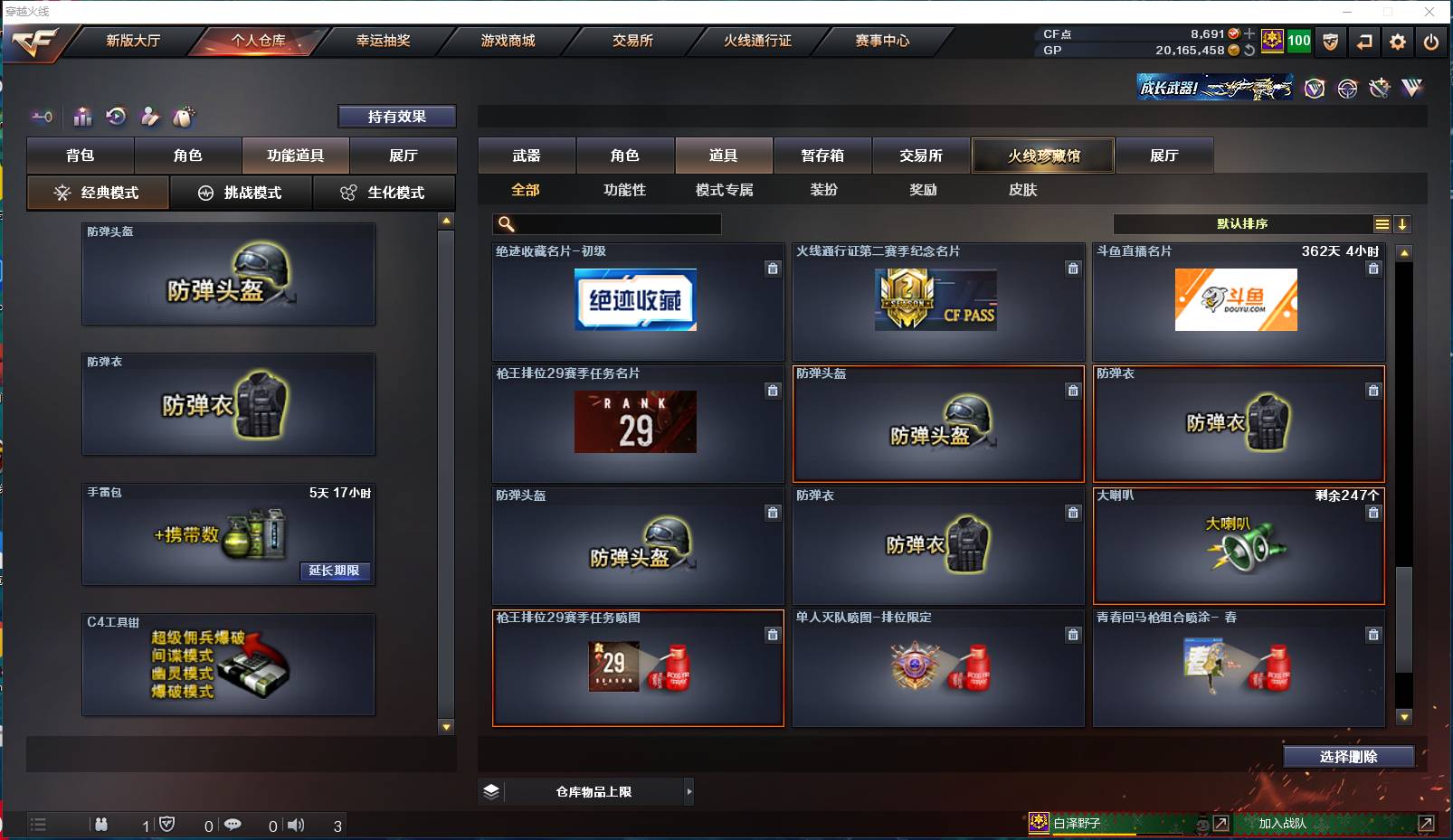Image resolution: width=1453 pixels, height=840 pixels.
Task: Click the 选择删除 button
Action: (1350, 756)
